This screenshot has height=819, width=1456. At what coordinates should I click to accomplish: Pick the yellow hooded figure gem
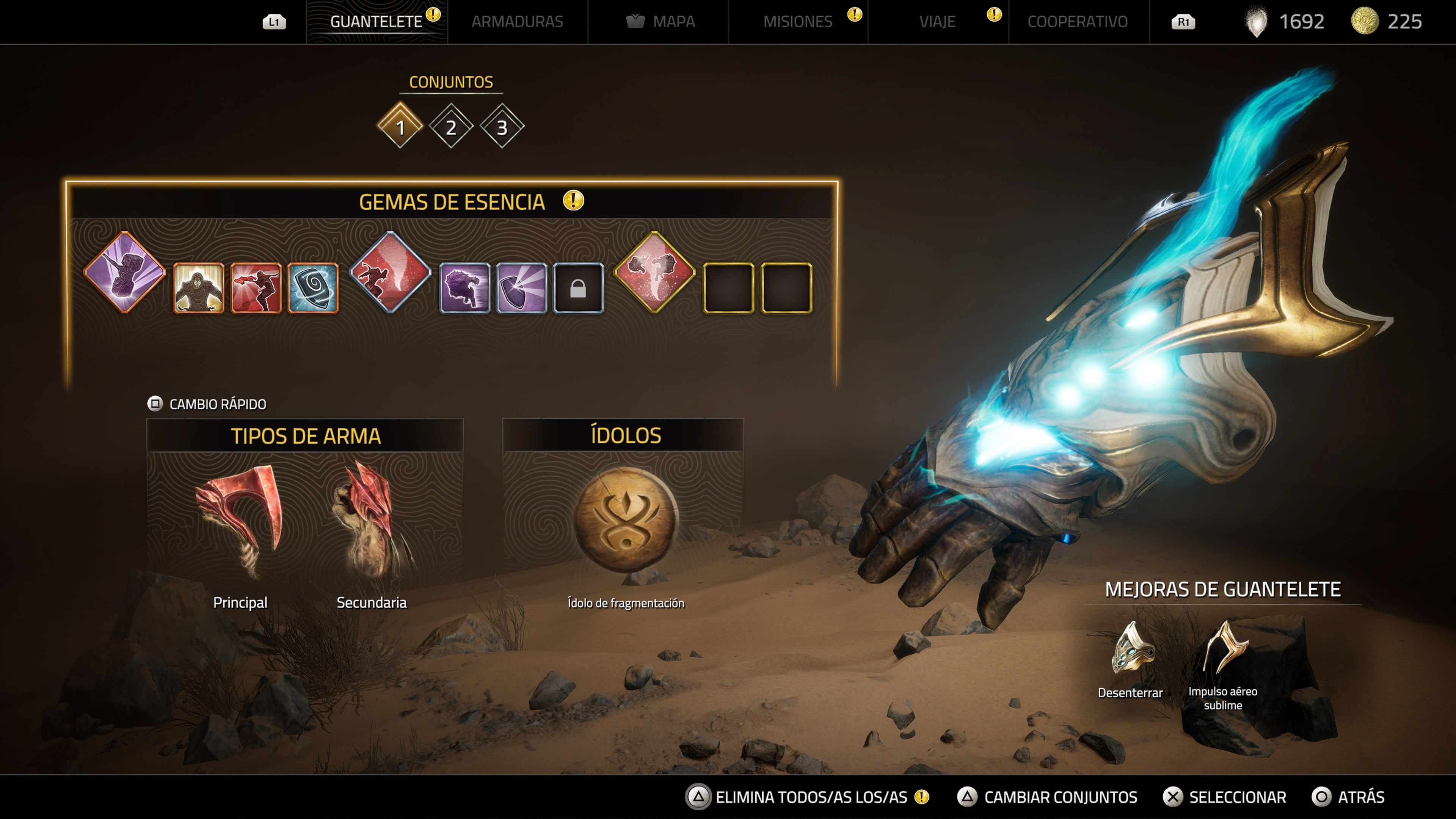198,288
